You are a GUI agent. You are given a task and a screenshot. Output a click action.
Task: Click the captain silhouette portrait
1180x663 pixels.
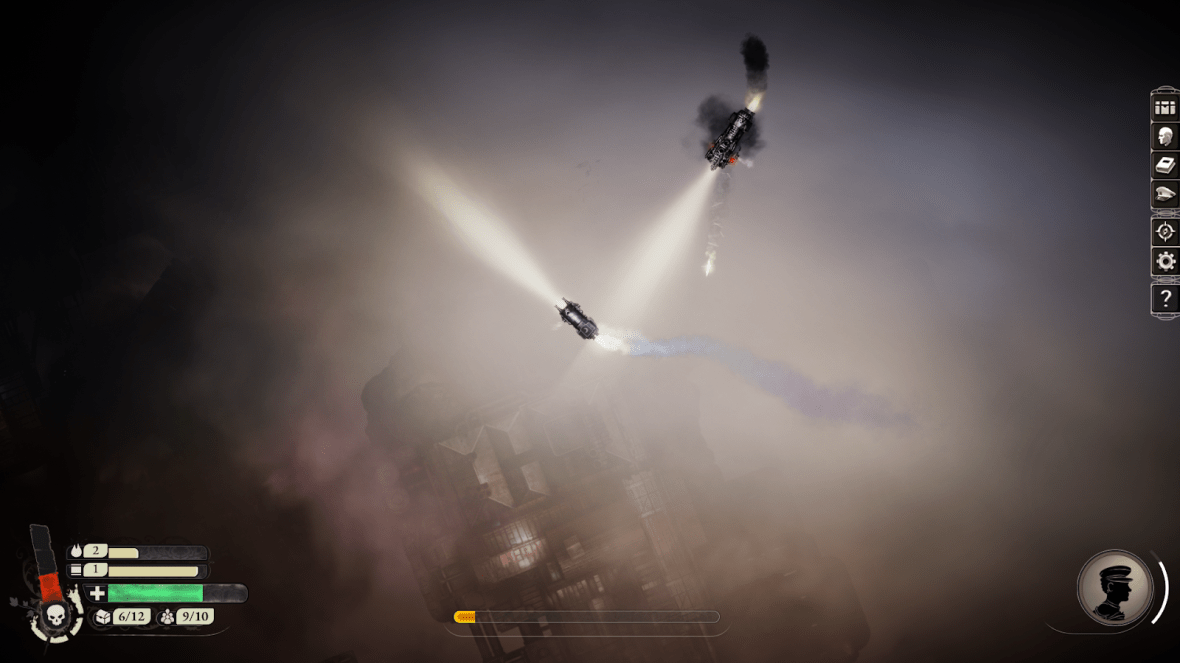click(x=1114, y=590)
